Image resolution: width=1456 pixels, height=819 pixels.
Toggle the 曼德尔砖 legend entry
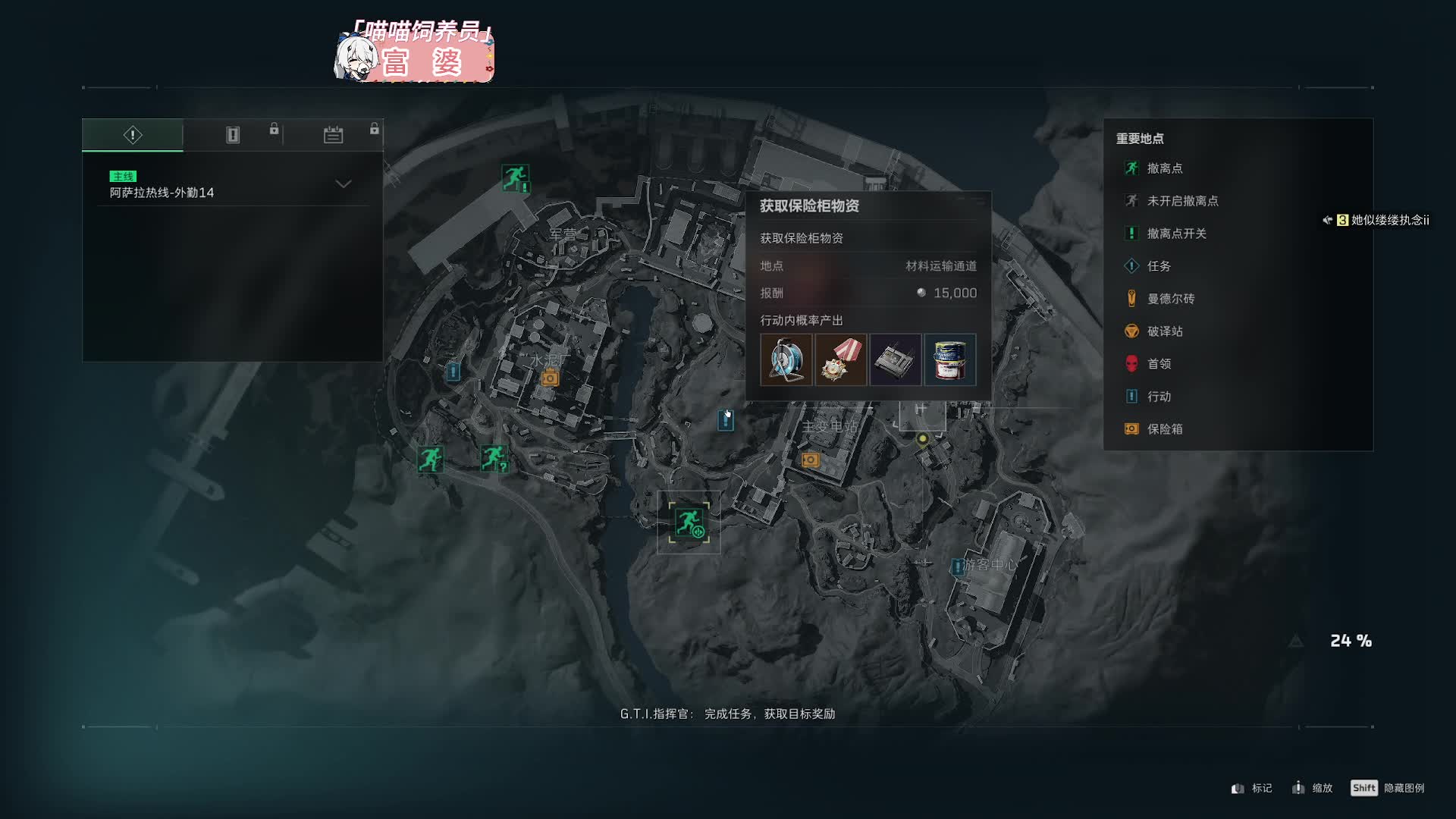(x=1170, y=299)
